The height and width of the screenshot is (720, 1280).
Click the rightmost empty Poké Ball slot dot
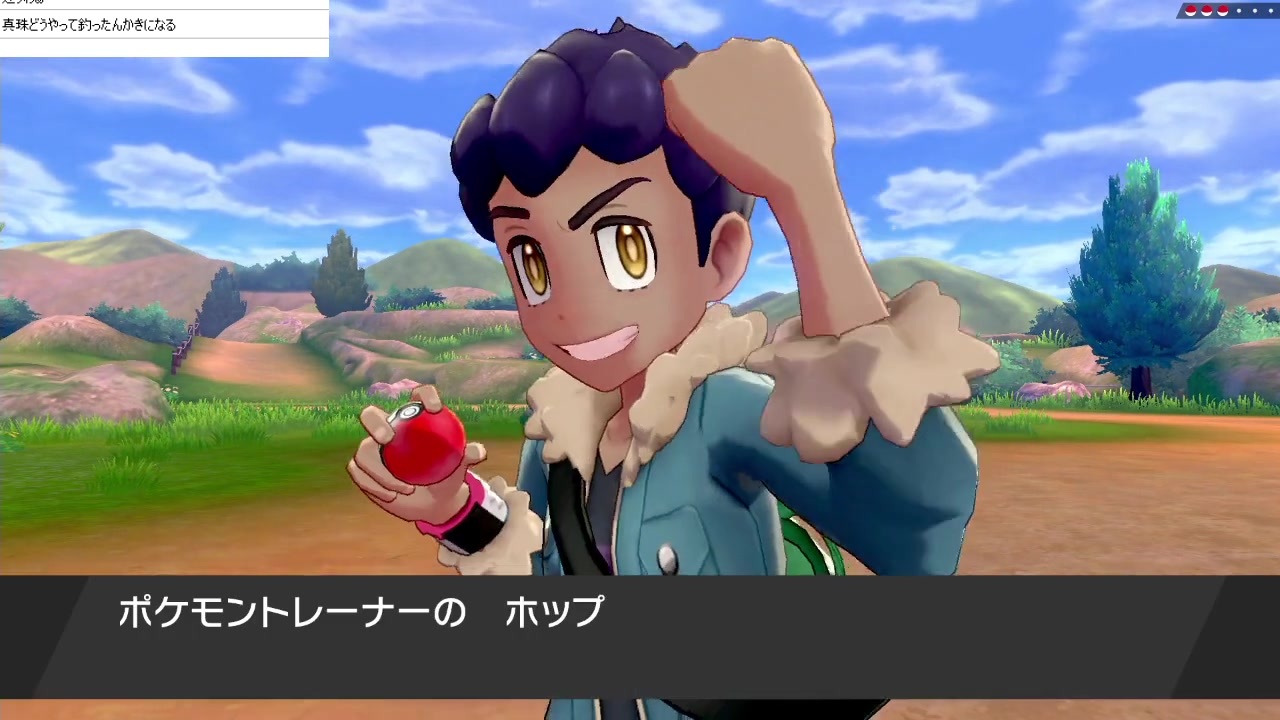coord(1270,10)
